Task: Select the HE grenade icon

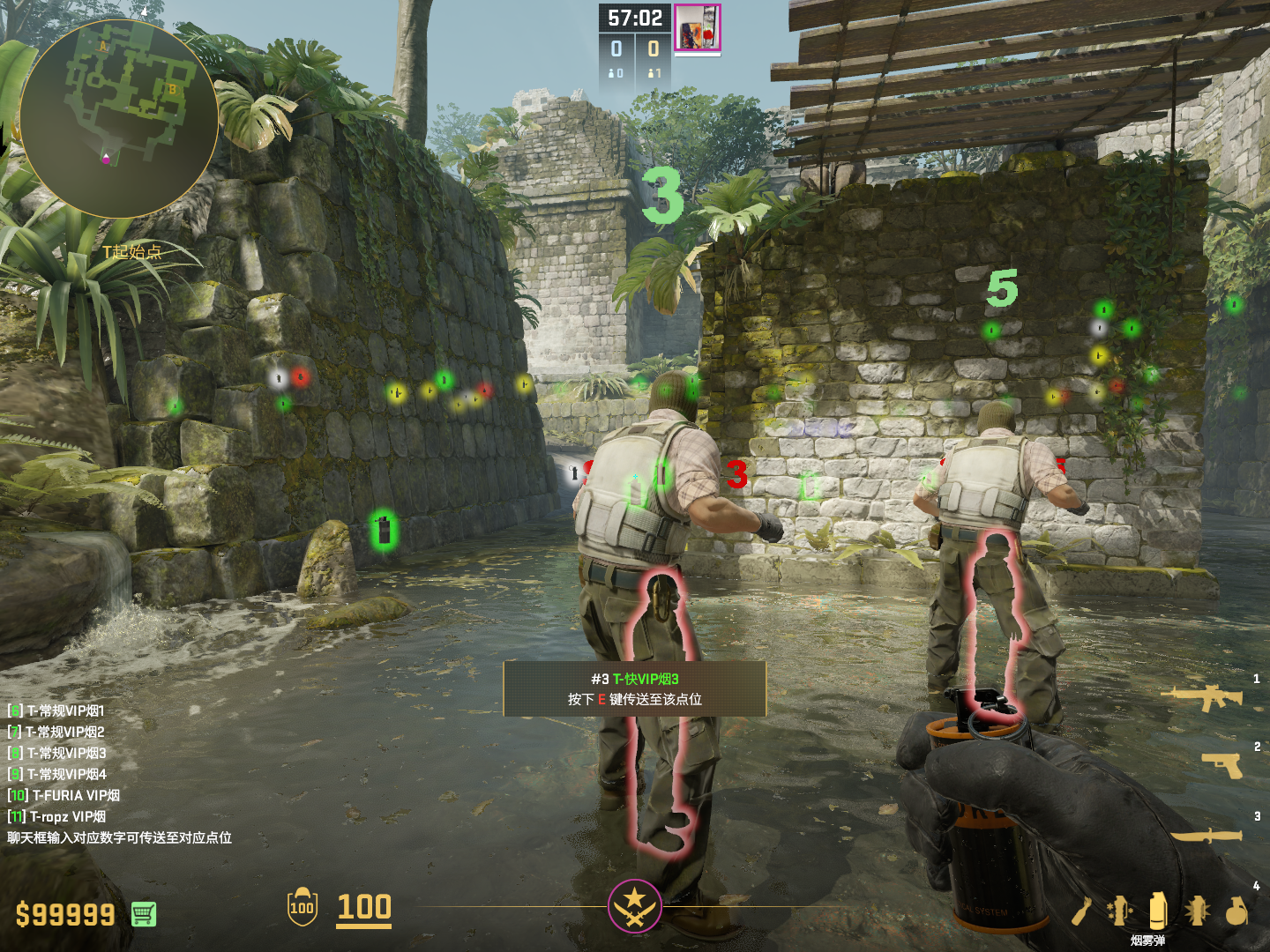Action: coord(1236,911)
